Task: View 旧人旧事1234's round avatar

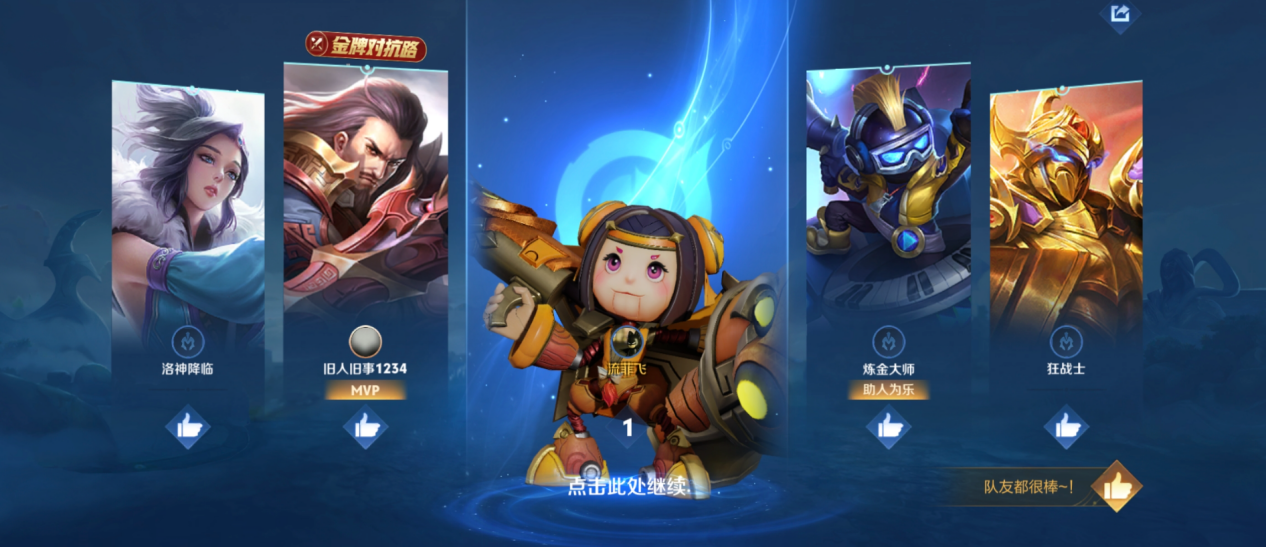Action: [365, 342]
